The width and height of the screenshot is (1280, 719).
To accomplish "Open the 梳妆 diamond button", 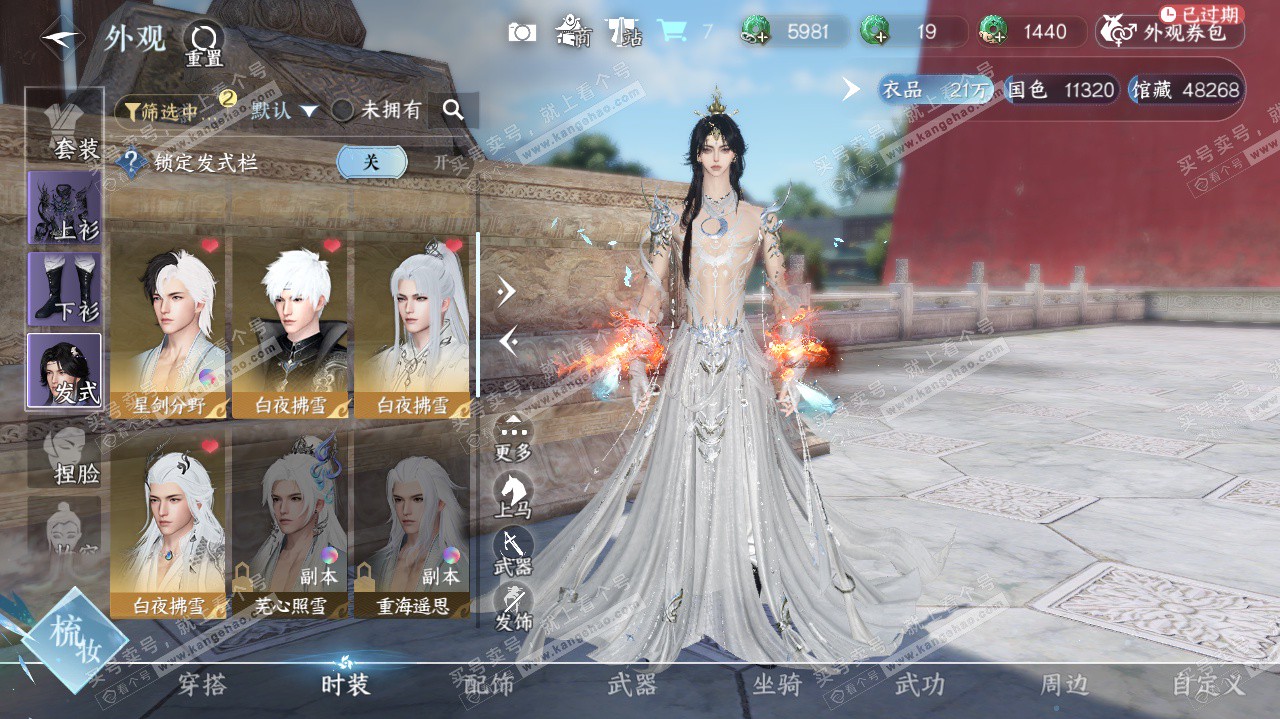I will 74,638.
